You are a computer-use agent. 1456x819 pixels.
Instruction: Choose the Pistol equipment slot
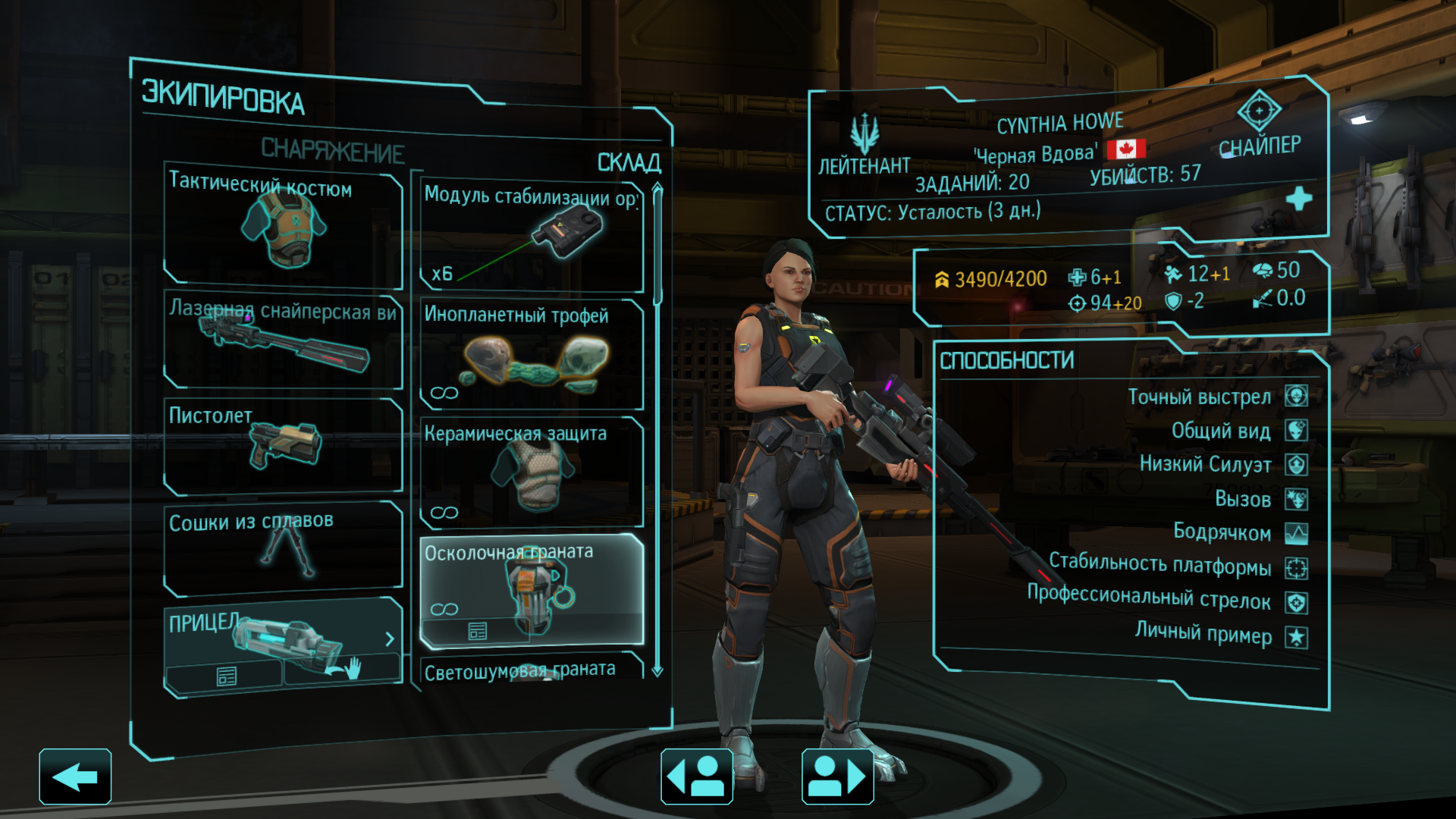[283, 447]
